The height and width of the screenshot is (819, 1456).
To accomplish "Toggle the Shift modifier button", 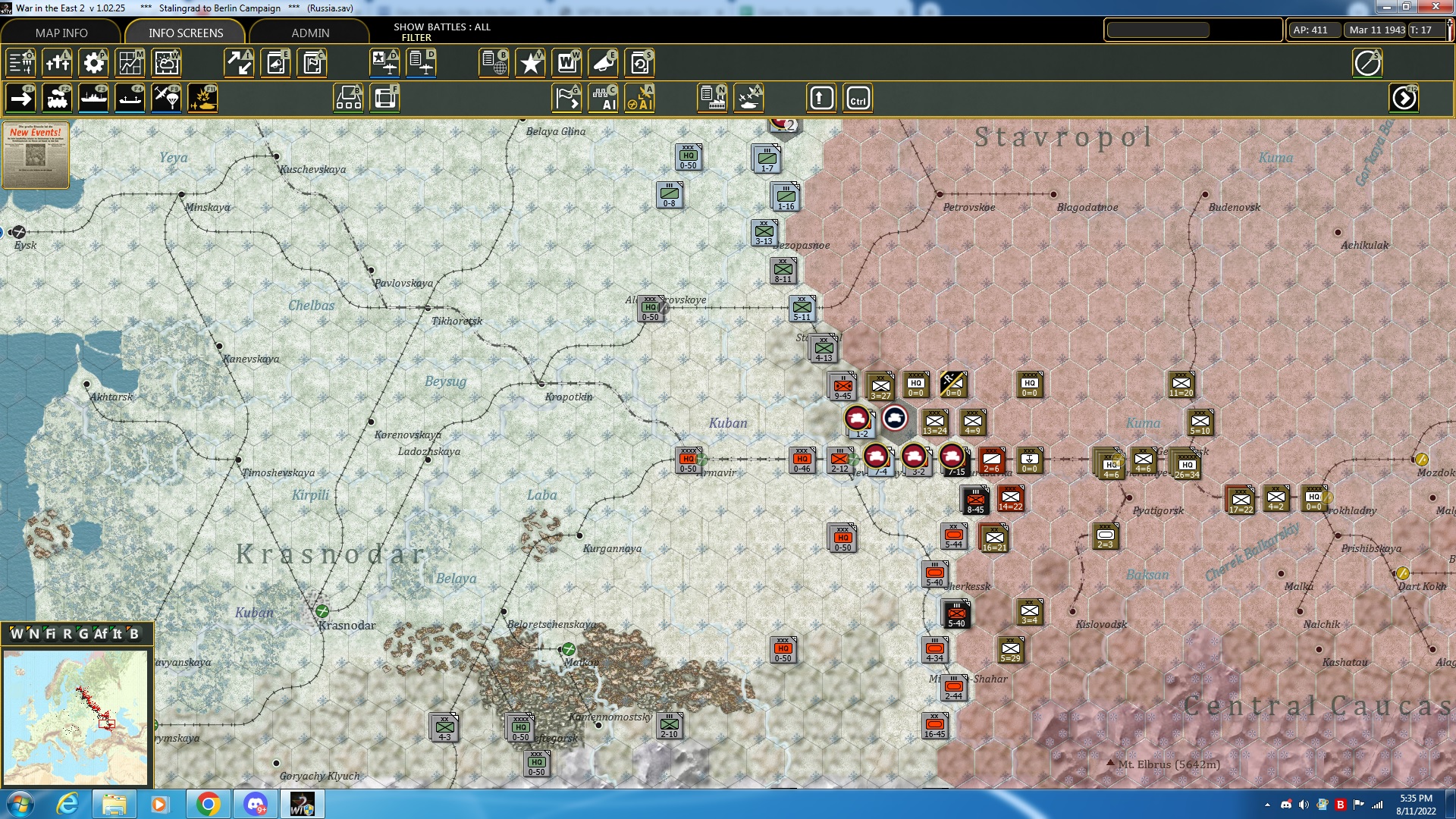I will coord(821,97).
